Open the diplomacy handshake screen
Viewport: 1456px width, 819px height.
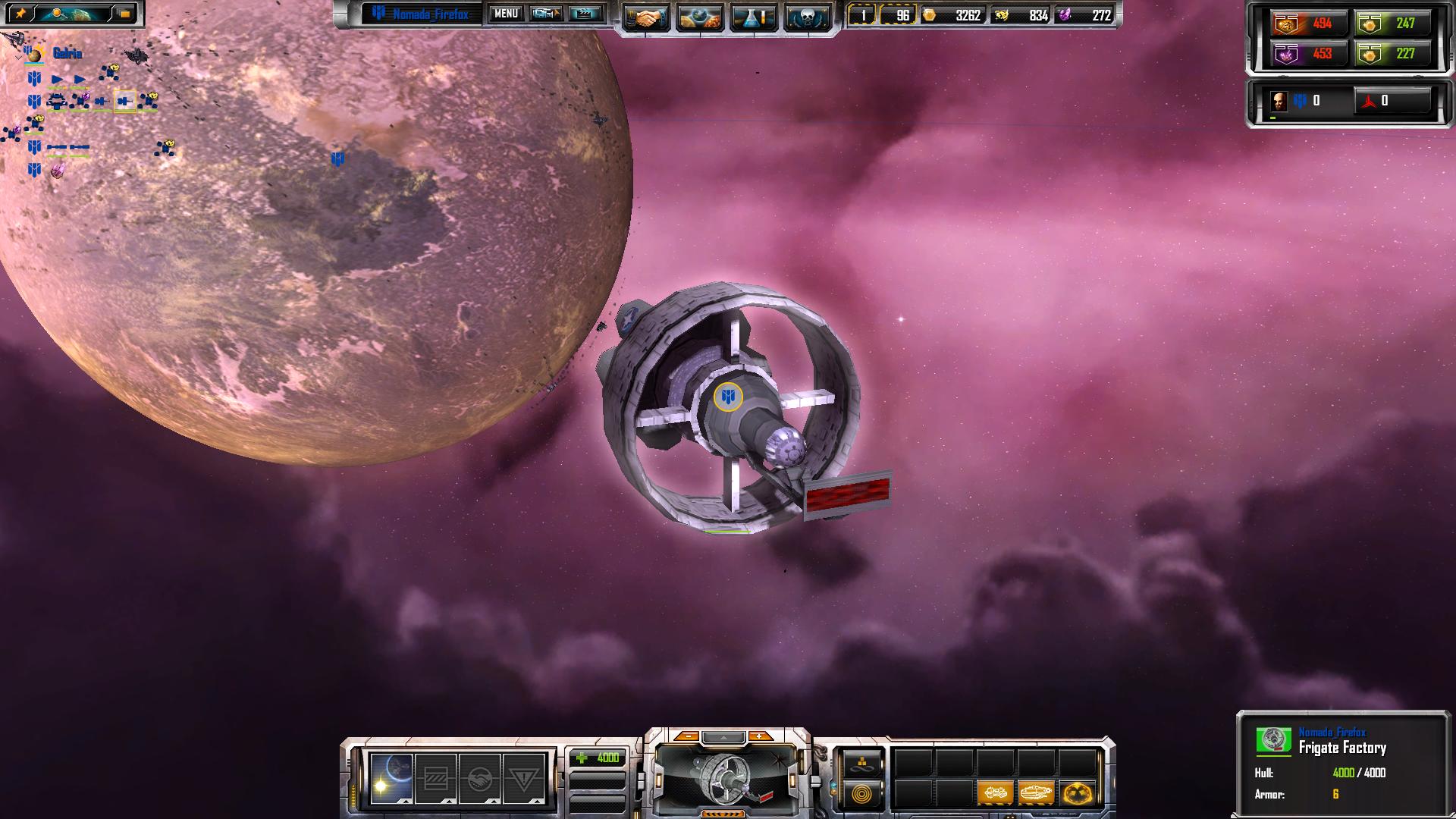coord(646,18)
